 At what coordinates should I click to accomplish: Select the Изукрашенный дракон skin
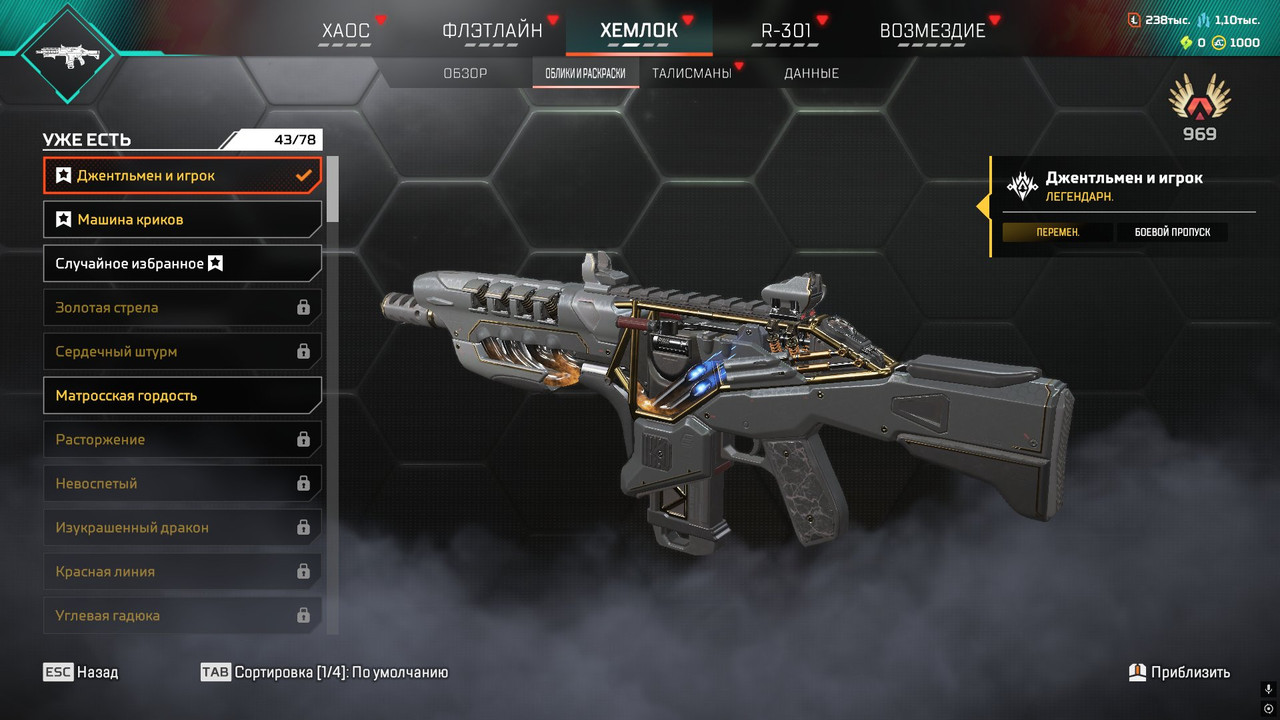182,528
